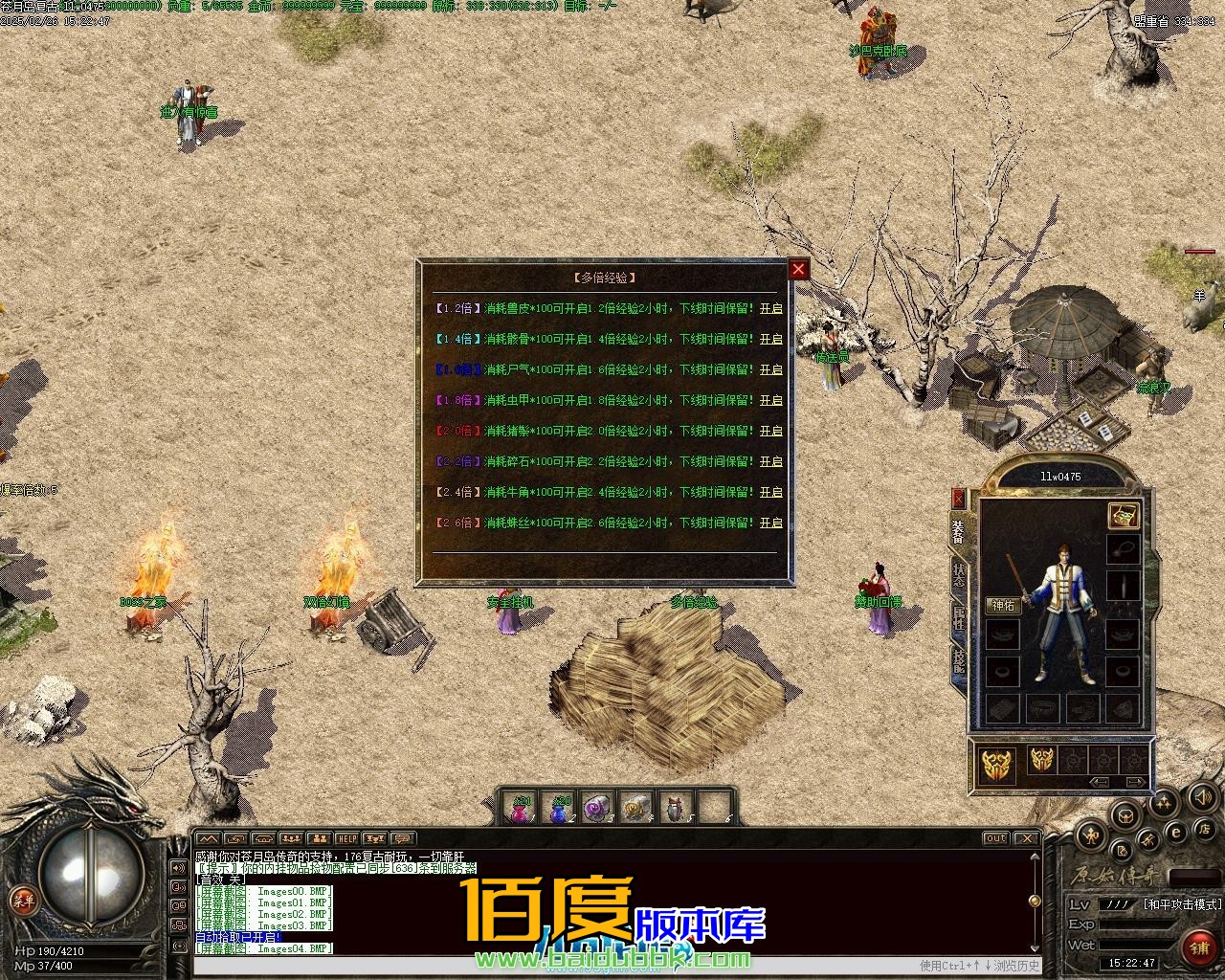Select the purple scroll hotbar slot
1225x980 pixels.
(x=598, y=810)
